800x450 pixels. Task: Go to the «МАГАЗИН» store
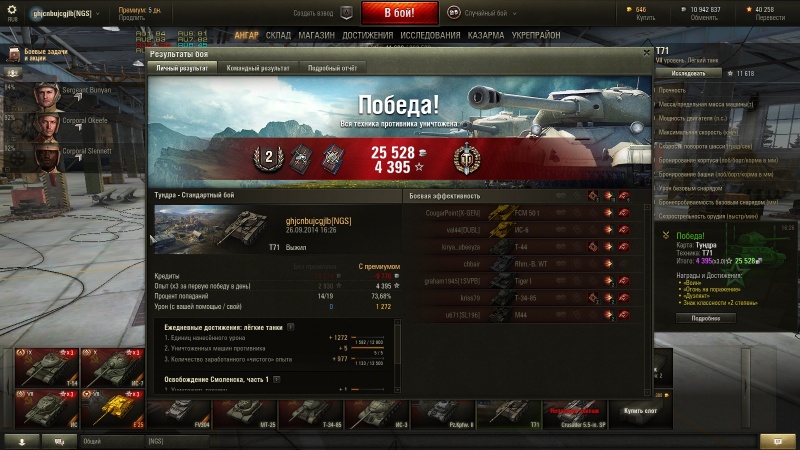[x=316, y=35]
